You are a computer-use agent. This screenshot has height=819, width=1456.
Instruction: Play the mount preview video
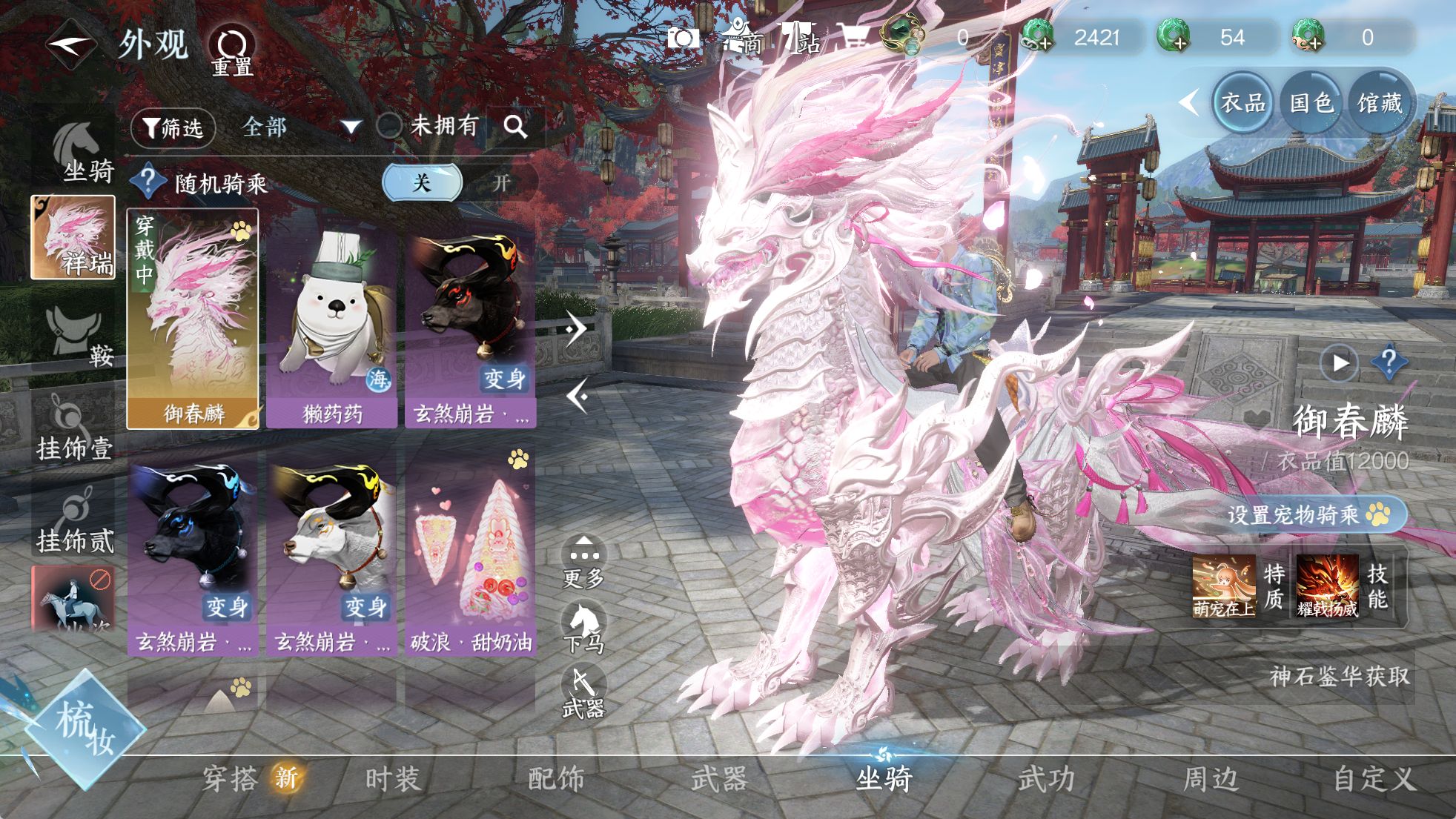click(1339, 363)
